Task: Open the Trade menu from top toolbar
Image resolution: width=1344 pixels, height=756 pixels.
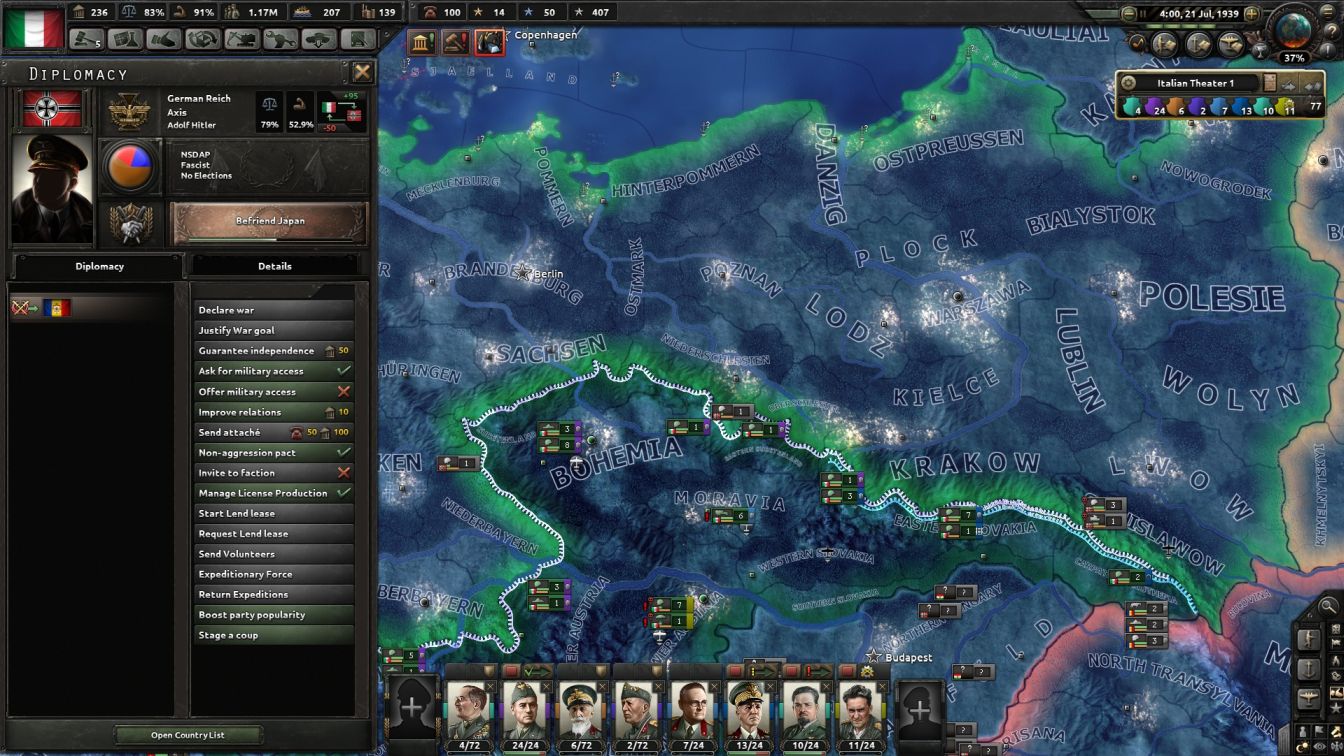Action: pos(203,41)
